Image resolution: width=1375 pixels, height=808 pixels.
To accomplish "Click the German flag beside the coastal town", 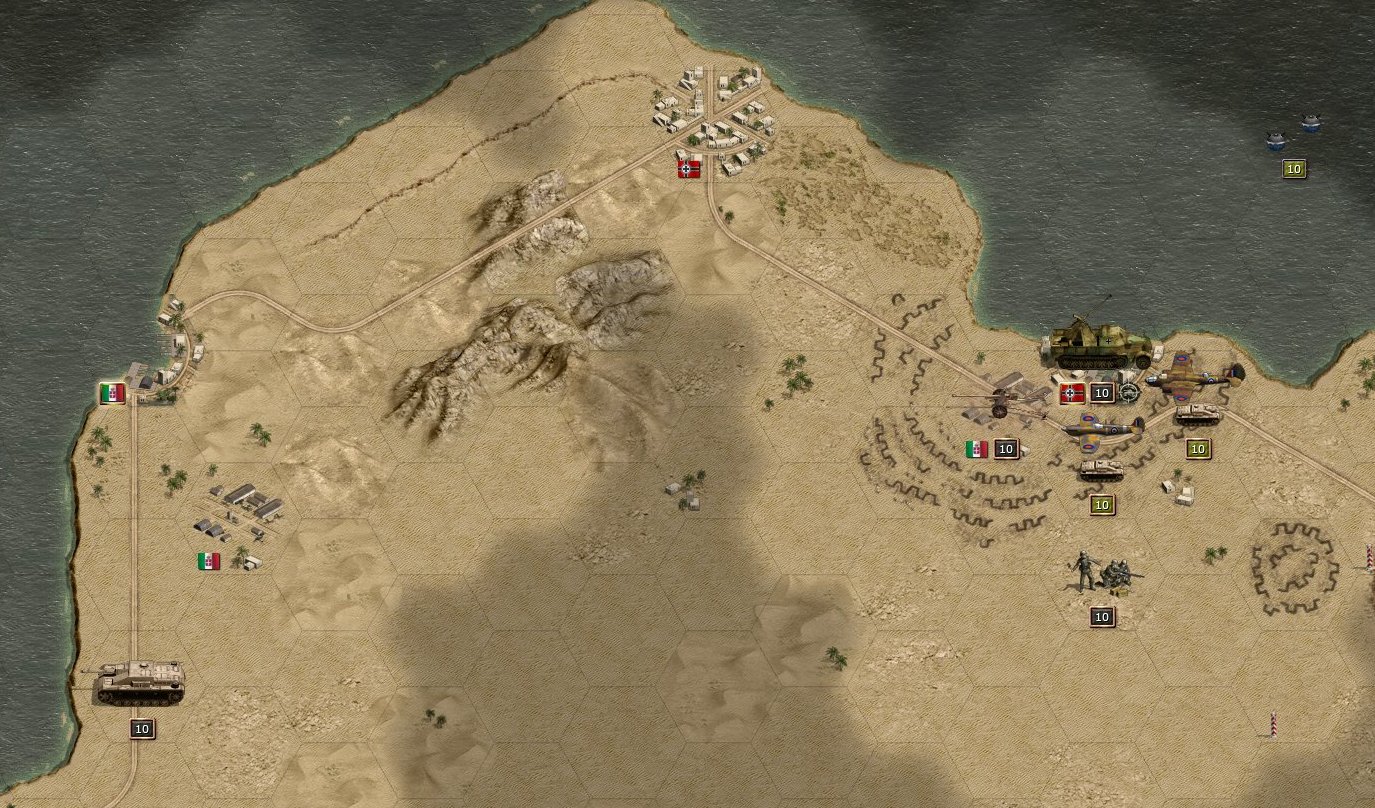I will [686, 168].
